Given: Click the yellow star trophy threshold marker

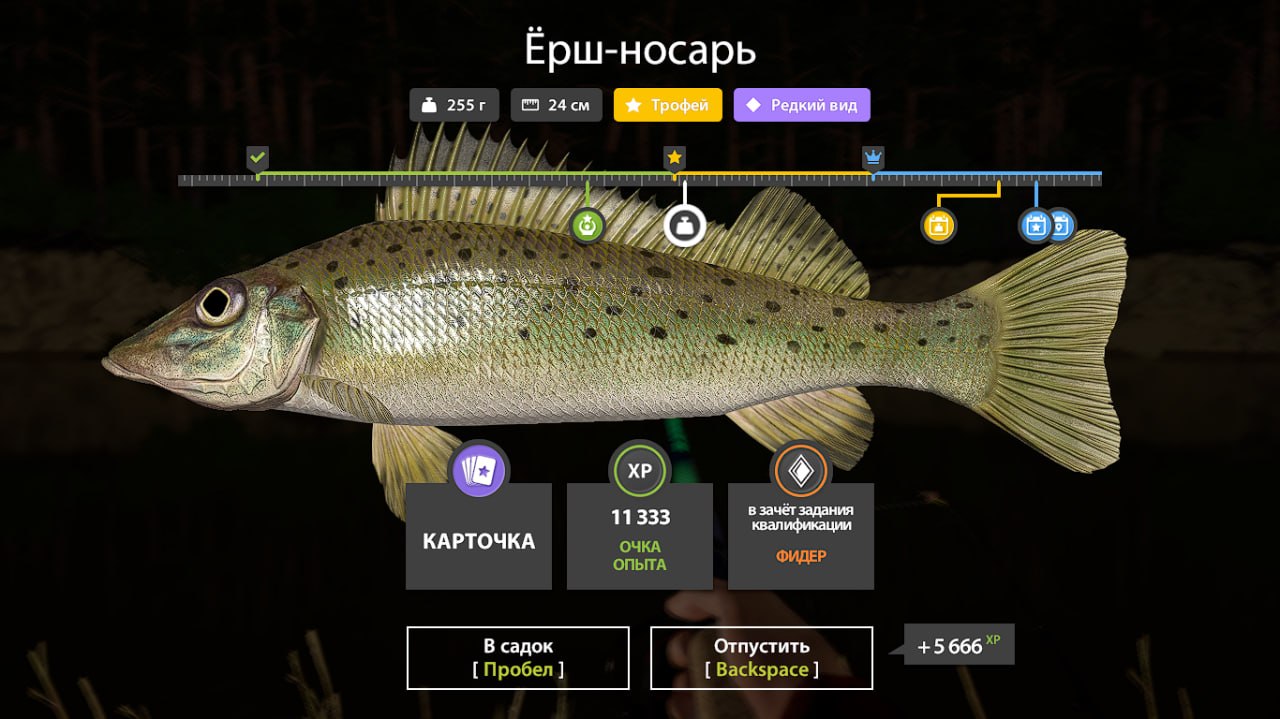Looking at the screenshot, I should (x=675, y=158).
